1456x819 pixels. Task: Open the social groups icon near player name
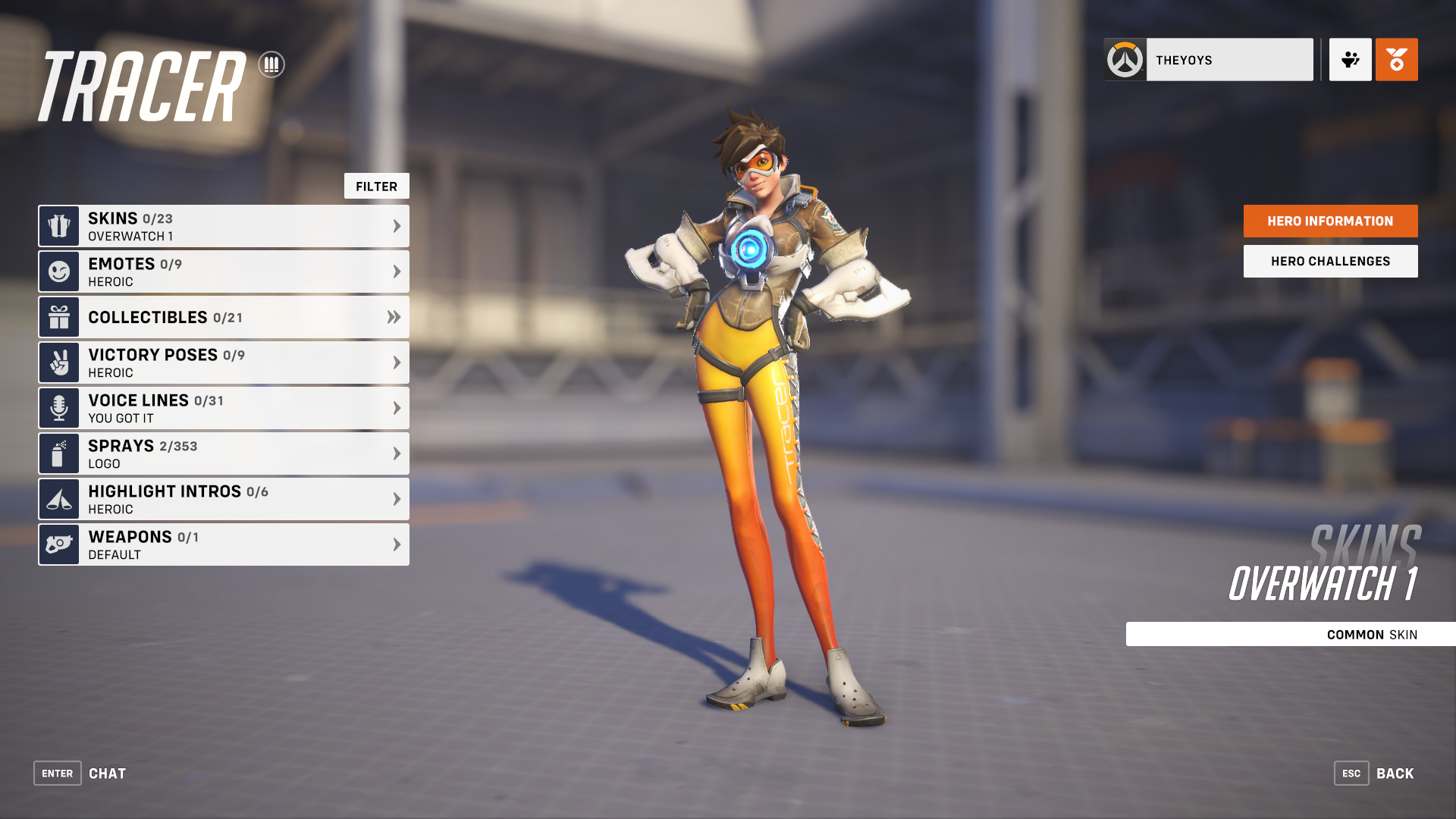click(x=1350, y=60)
